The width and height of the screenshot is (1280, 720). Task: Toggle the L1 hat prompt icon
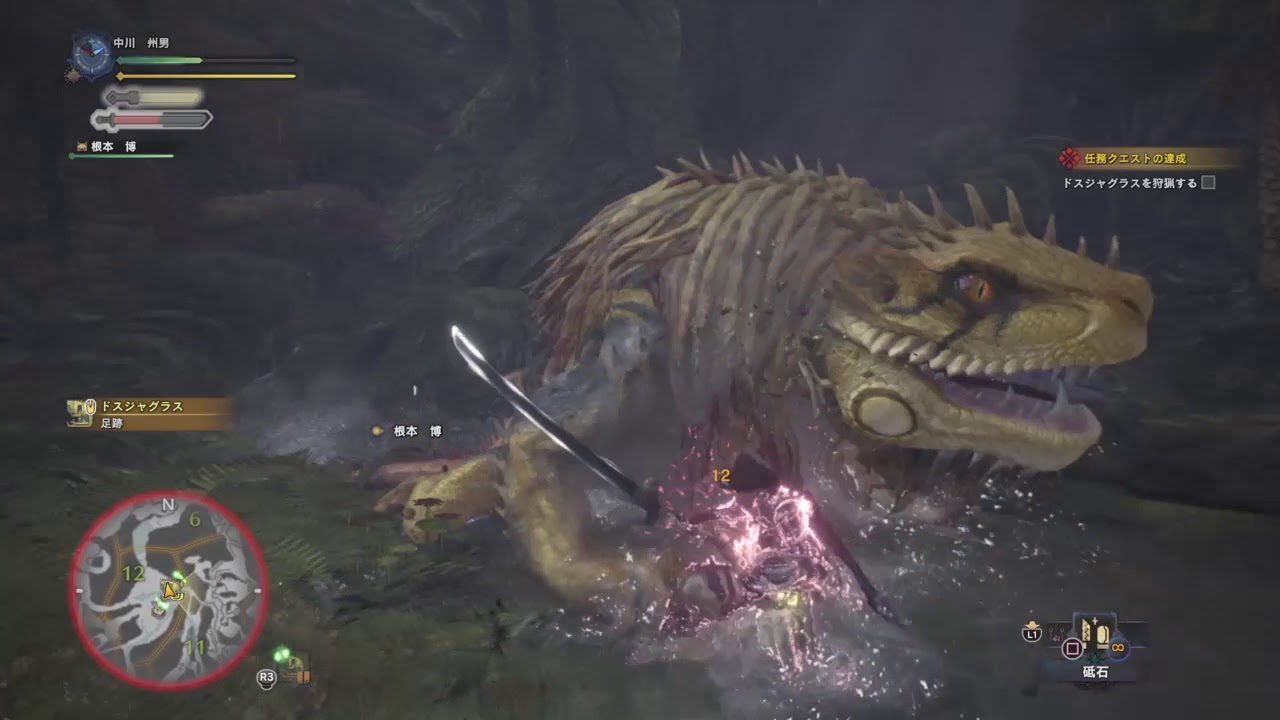click(1031, 631)
